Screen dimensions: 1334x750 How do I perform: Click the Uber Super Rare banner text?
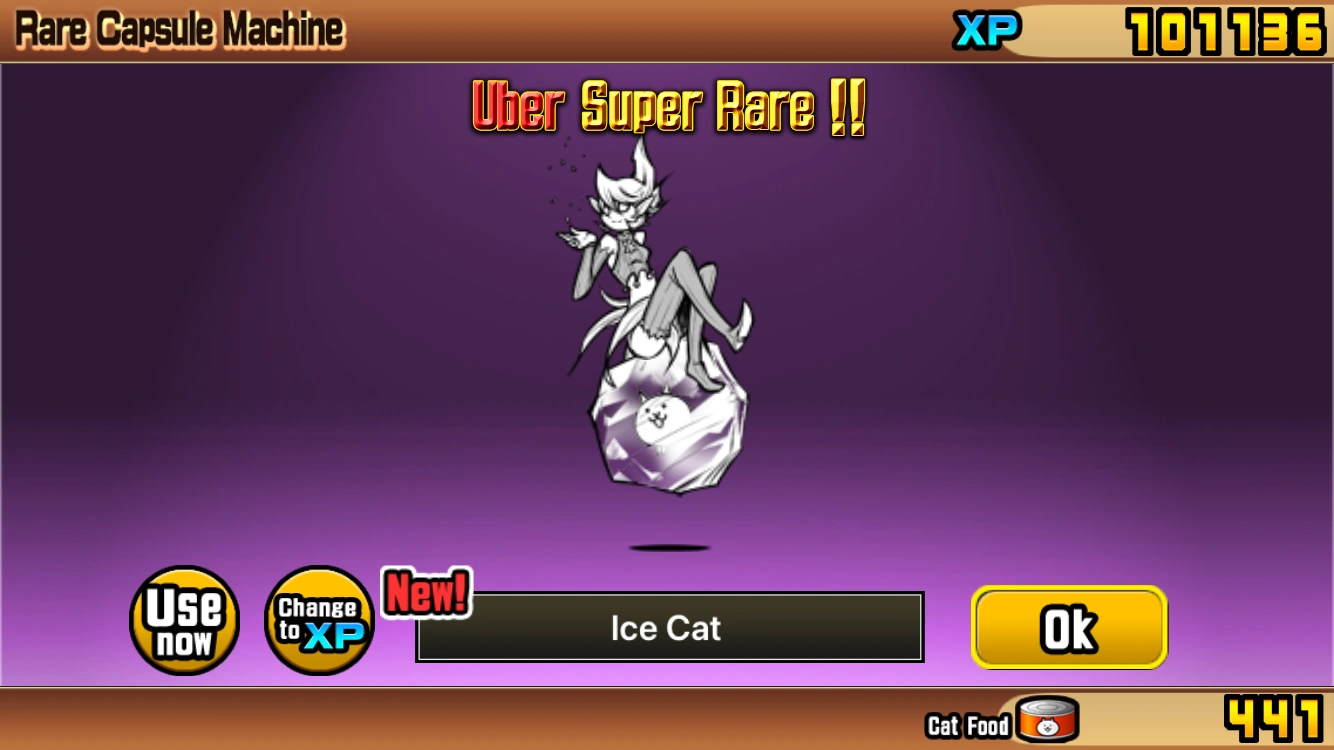(x=667, y=107)
